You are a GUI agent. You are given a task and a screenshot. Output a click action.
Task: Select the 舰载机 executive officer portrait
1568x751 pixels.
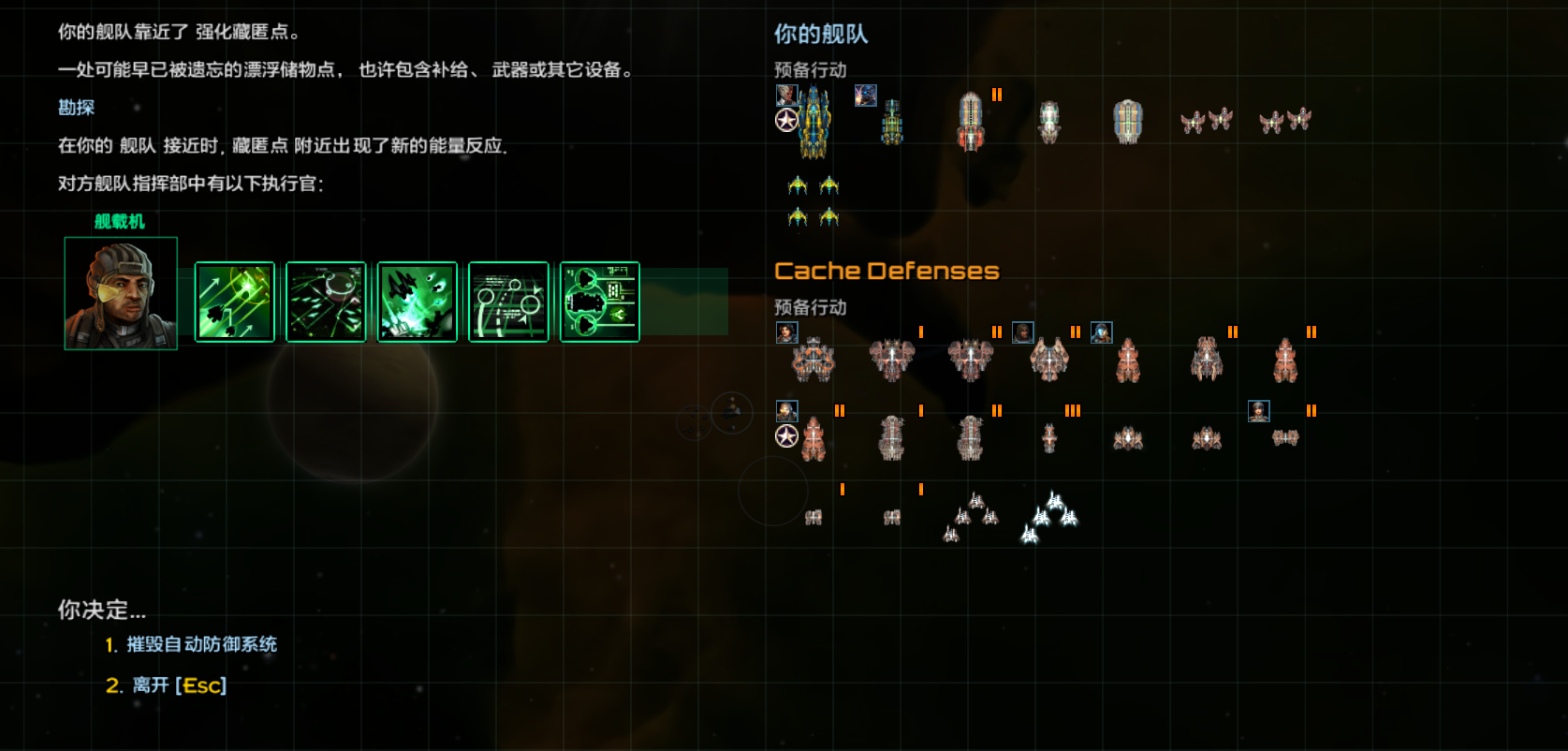coord(120,293)
